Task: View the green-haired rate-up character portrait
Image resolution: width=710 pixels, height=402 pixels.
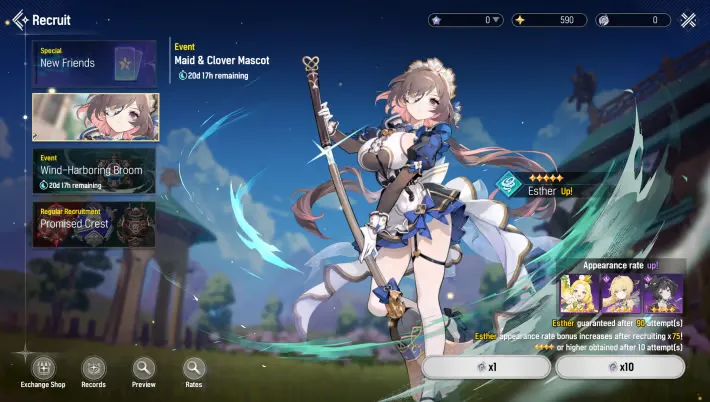Action: [x=578, y=294]
